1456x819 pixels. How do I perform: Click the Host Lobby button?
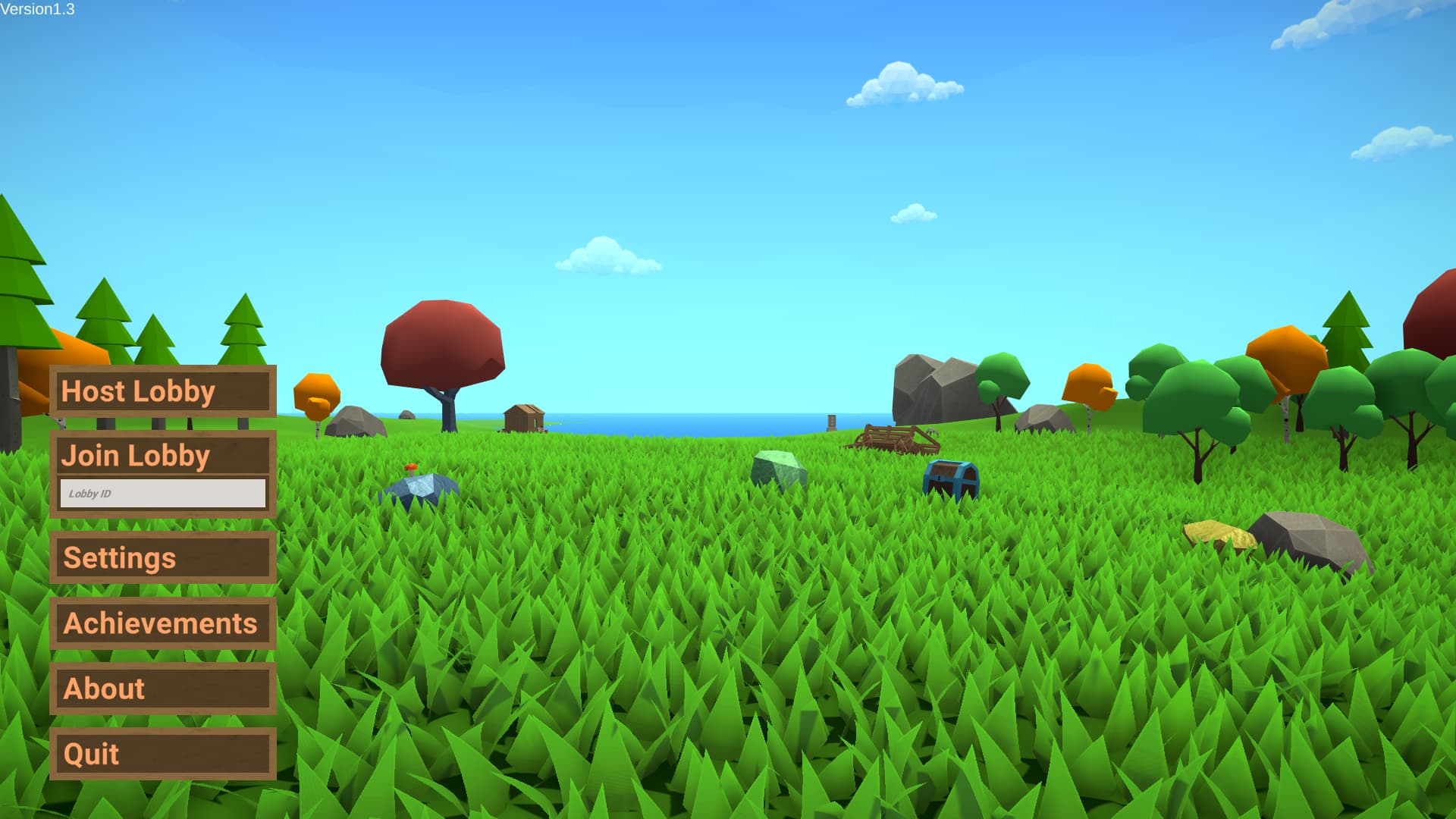(162, 391)
